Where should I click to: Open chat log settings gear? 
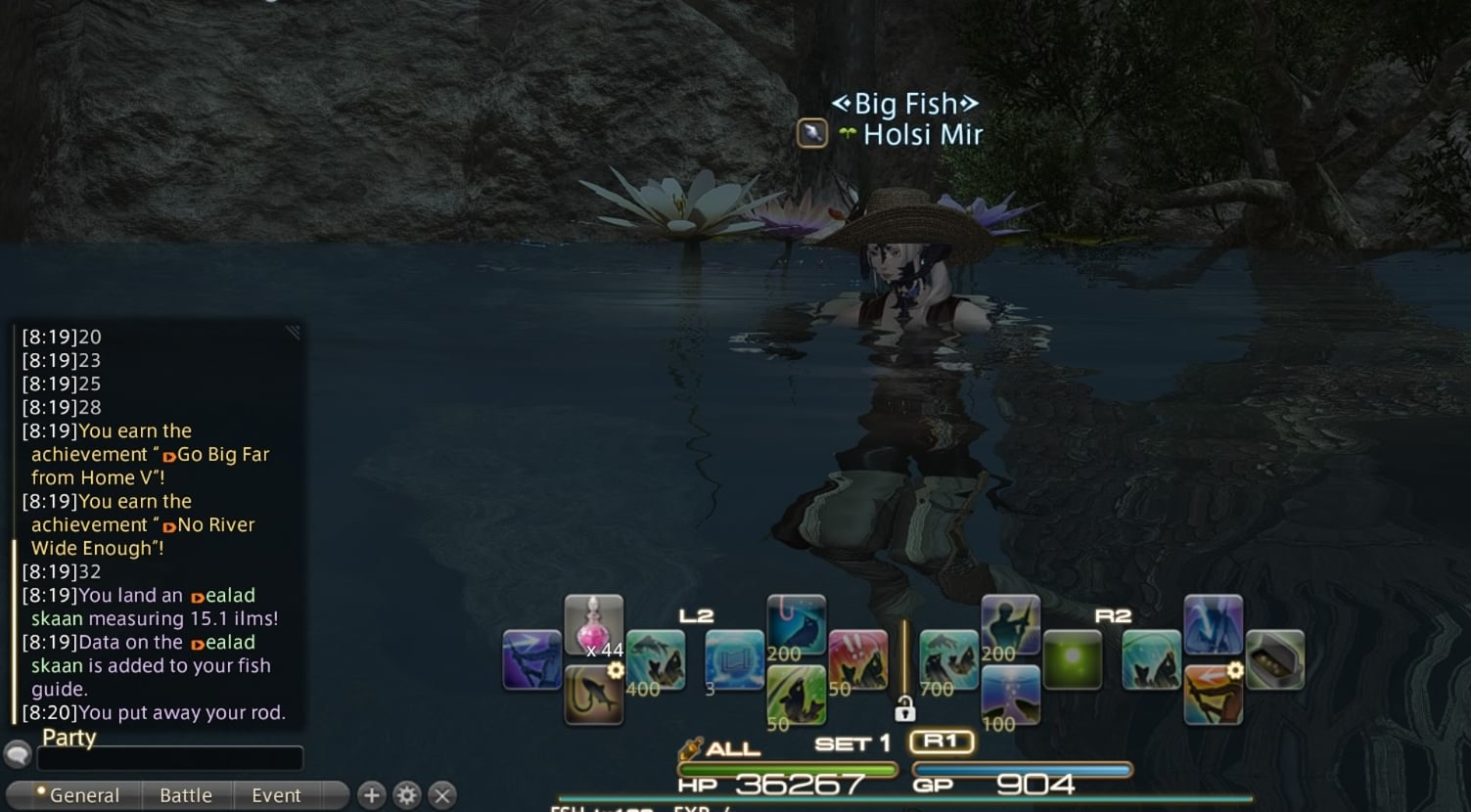(407, 795)
